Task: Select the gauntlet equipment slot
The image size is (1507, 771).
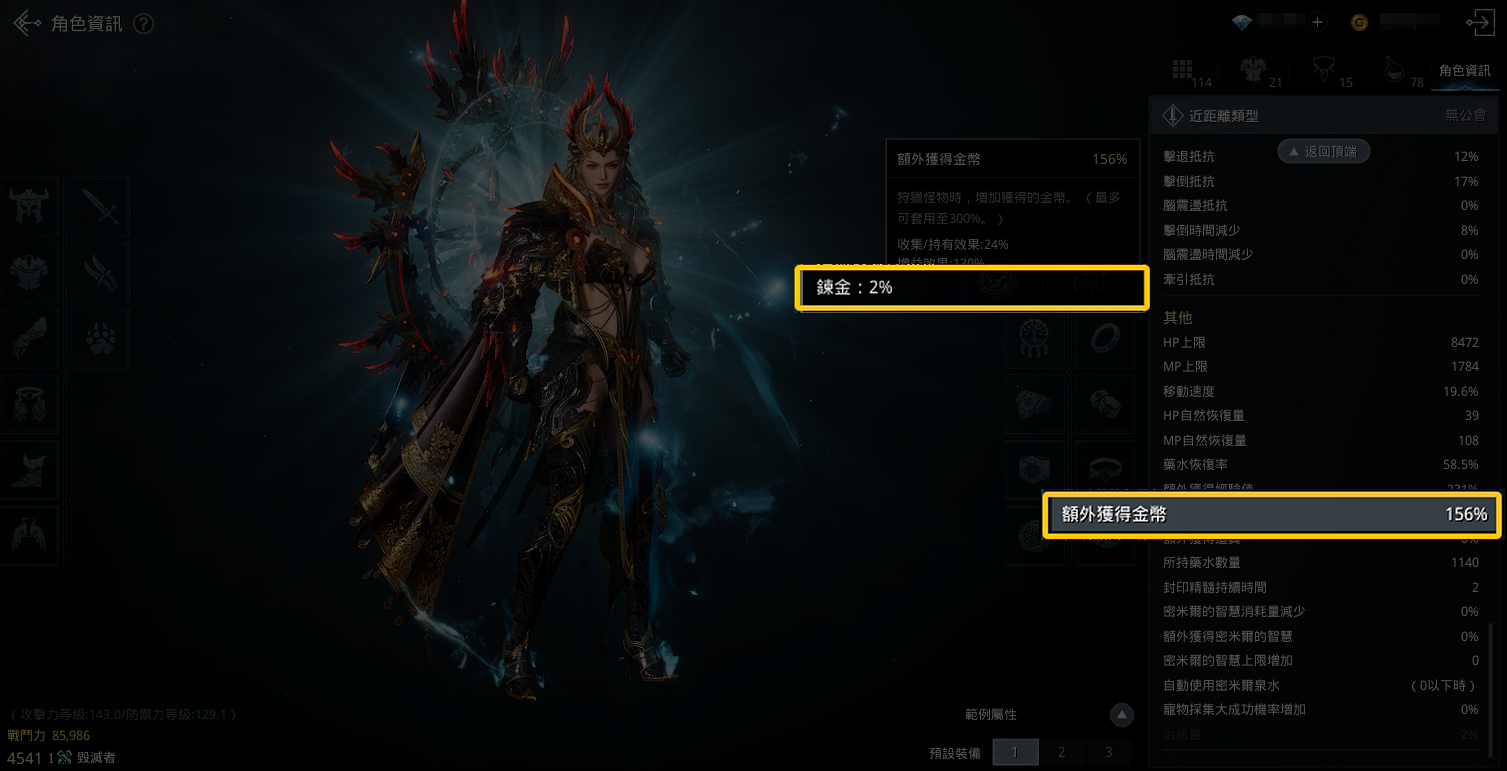Action: (x=29, y=337)
